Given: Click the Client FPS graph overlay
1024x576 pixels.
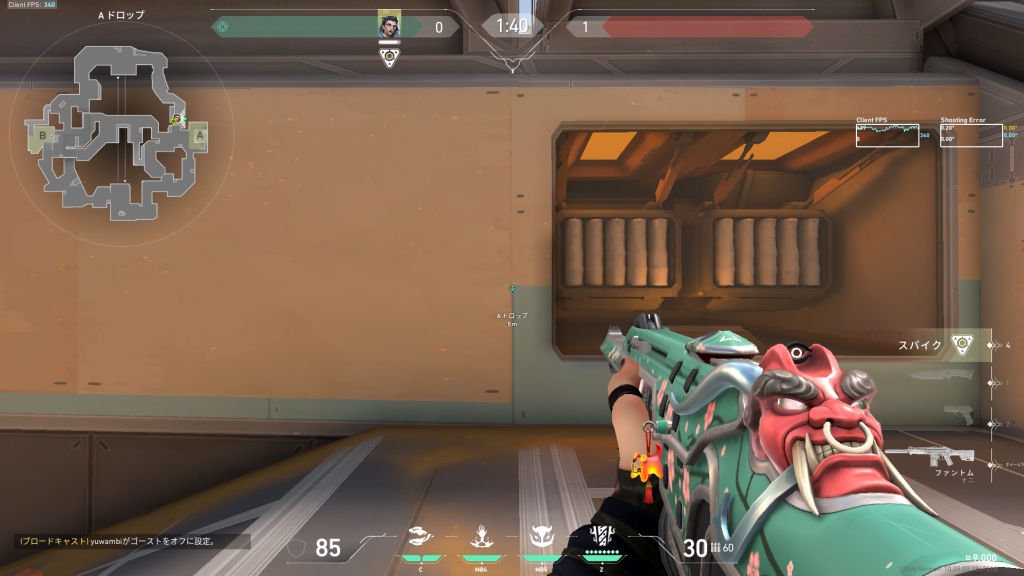Looking at the screenshot, I should tap(887, 135).
